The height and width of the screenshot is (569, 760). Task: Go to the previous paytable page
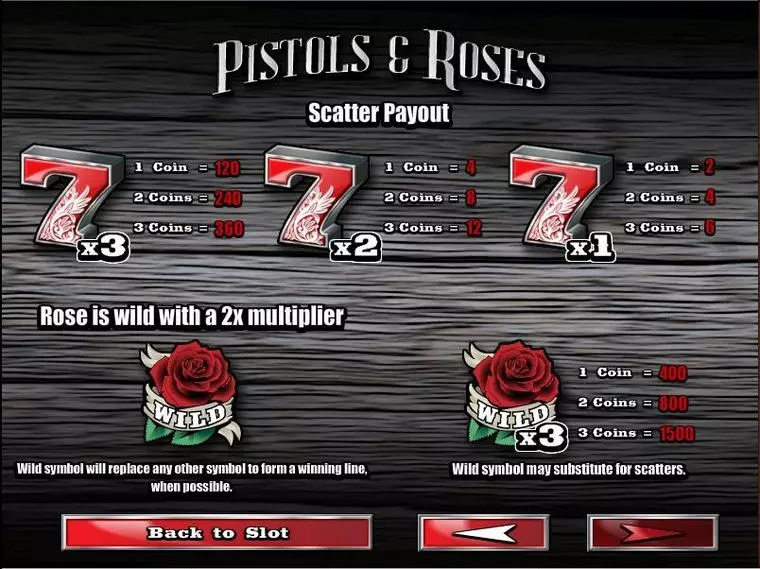point(484,533)
